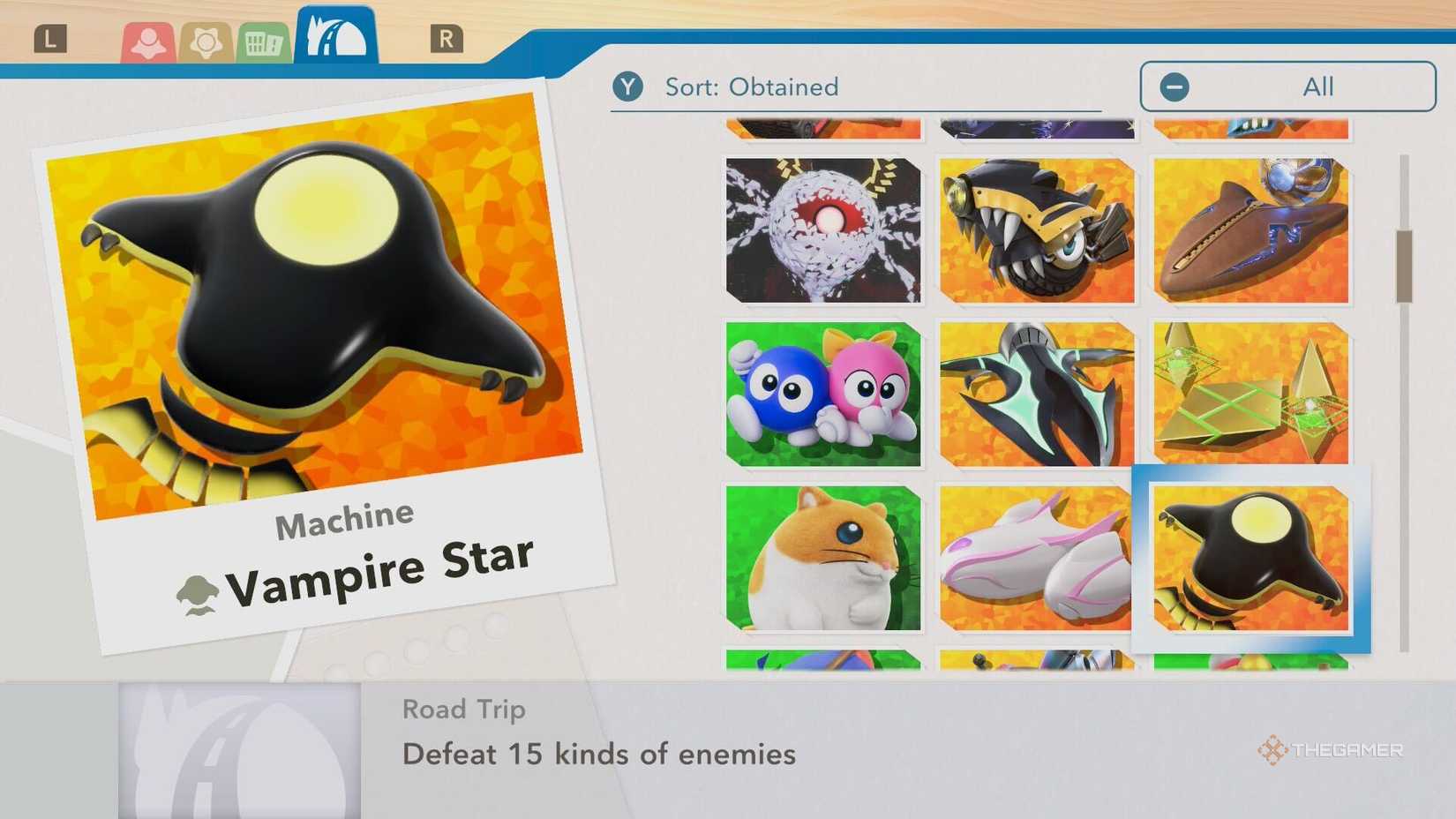Image resolution: width=1456 pixels, height=819 pixels.
Task: Toggle the minus filter on the All selector
Action: point(1174,86)
